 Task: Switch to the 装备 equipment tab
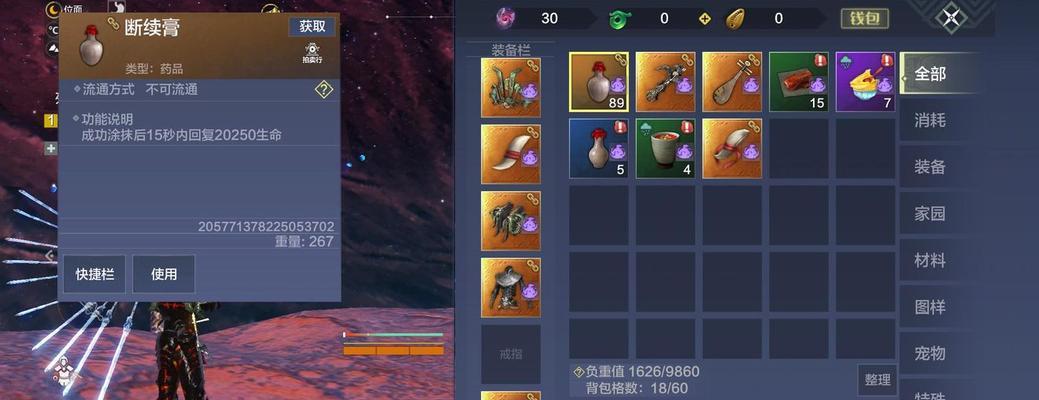(930, 167)
